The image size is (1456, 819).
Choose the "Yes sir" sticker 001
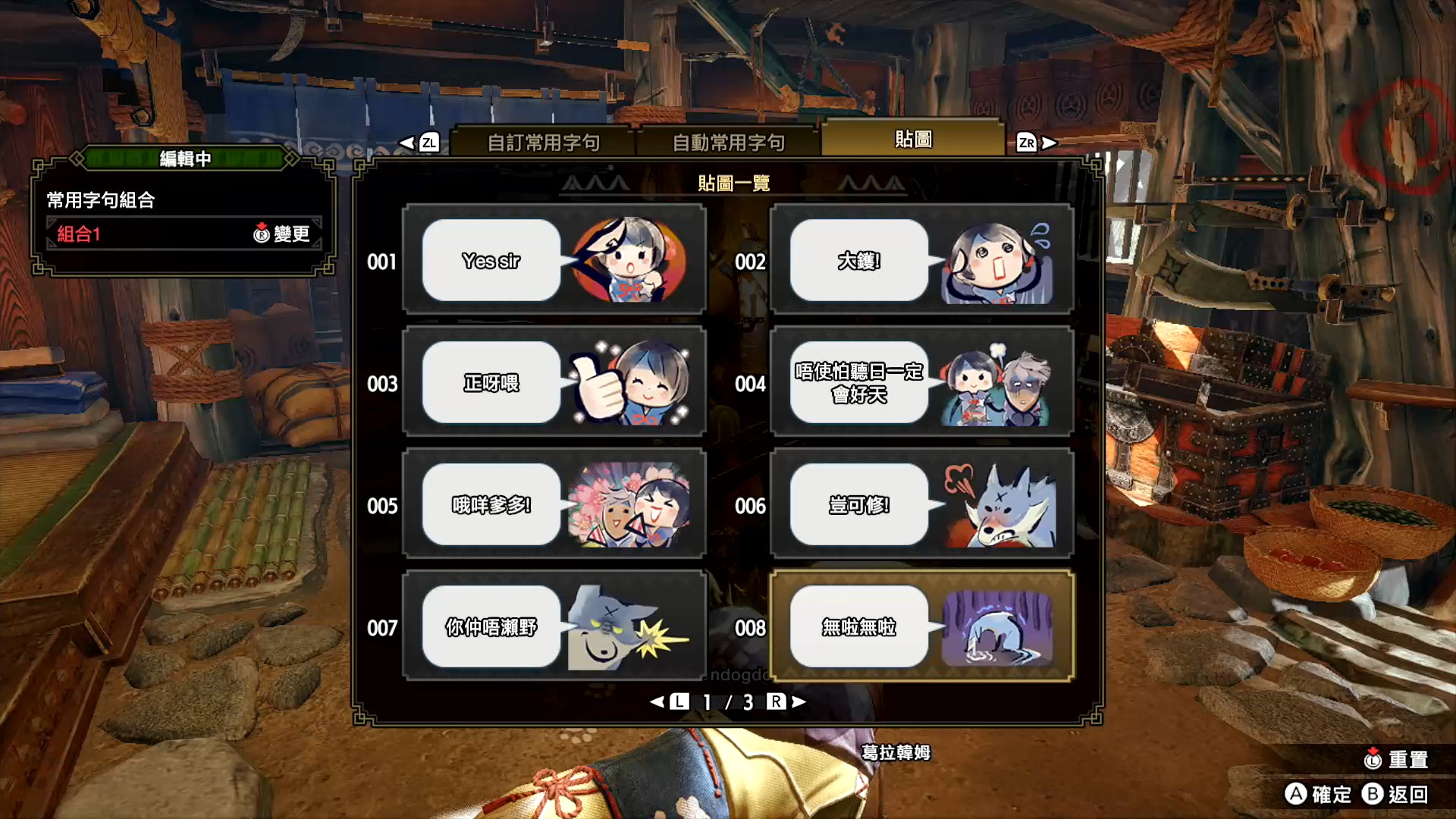click(x=554, y=260)
